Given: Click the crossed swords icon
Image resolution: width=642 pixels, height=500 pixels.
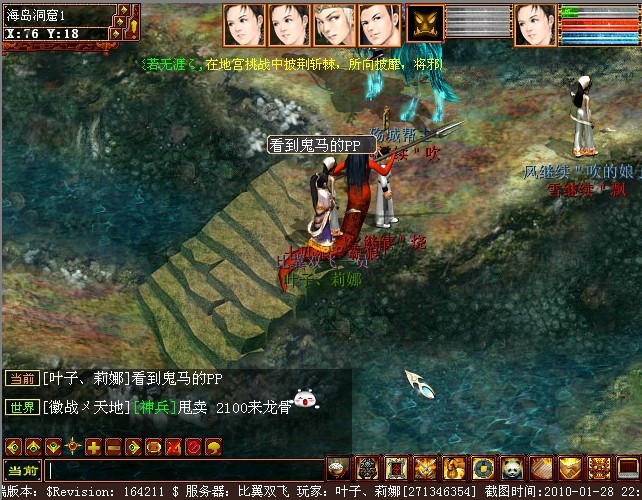Looking at the screenshot, I should [426, 467].
